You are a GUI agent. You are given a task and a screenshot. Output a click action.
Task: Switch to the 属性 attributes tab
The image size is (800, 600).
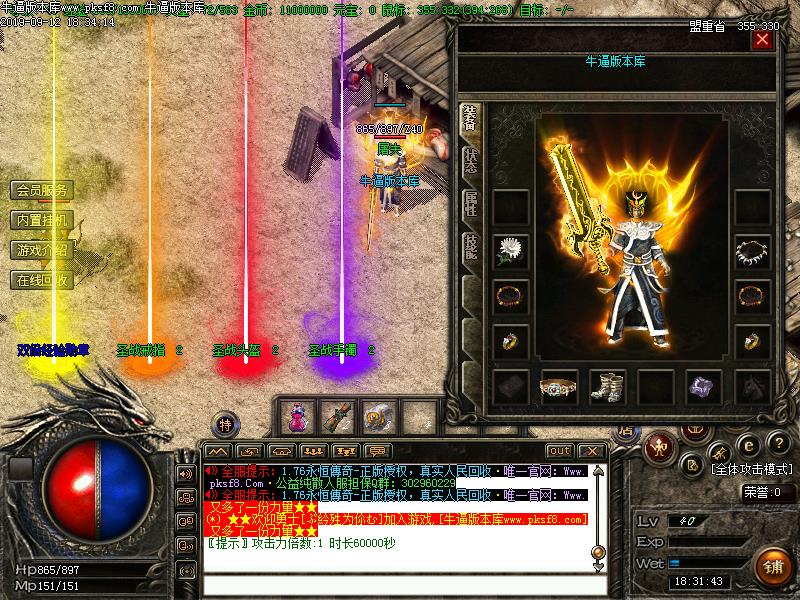pos(470,204)
